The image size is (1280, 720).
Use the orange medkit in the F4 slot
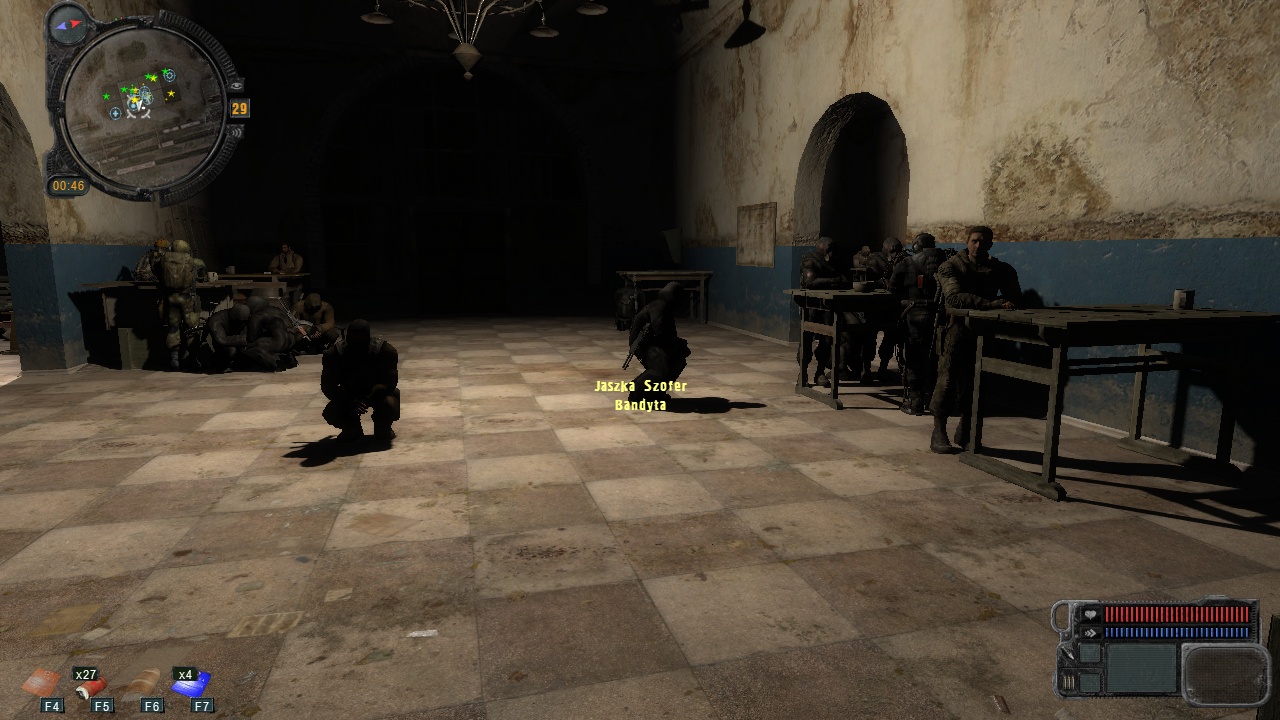42,682
